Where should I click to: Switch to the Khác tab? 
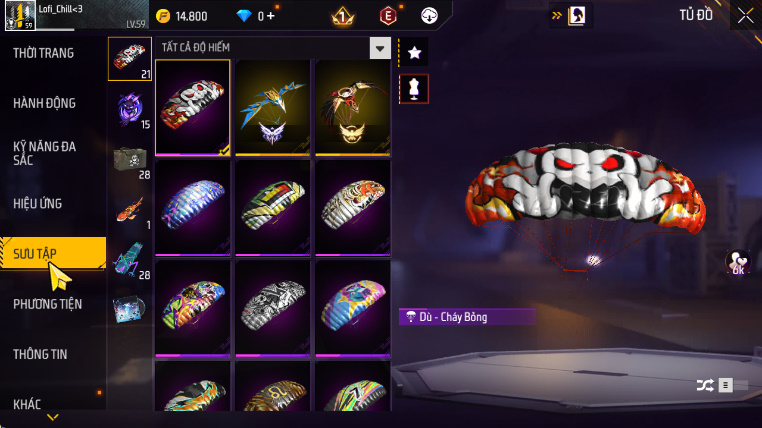(27, 404)
